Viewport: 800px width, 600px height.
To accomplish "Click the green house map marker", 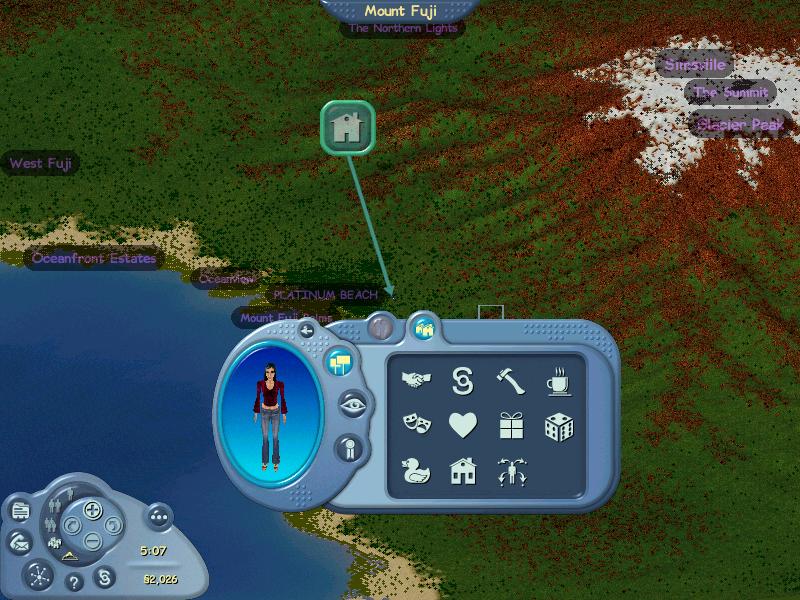I will [x=347, y=127].
